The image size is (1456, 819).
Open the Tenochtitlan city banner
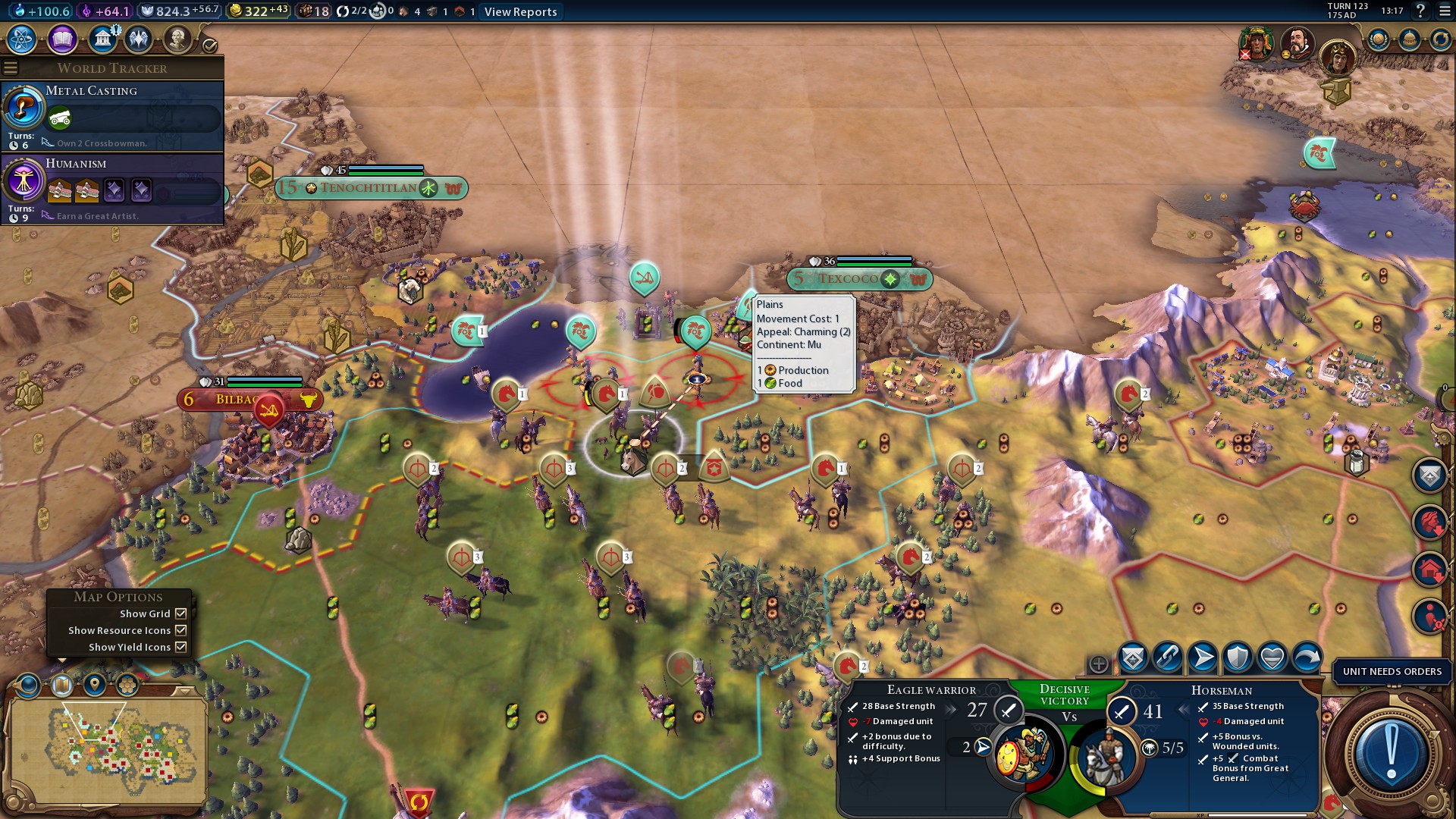tap(370, 188)
